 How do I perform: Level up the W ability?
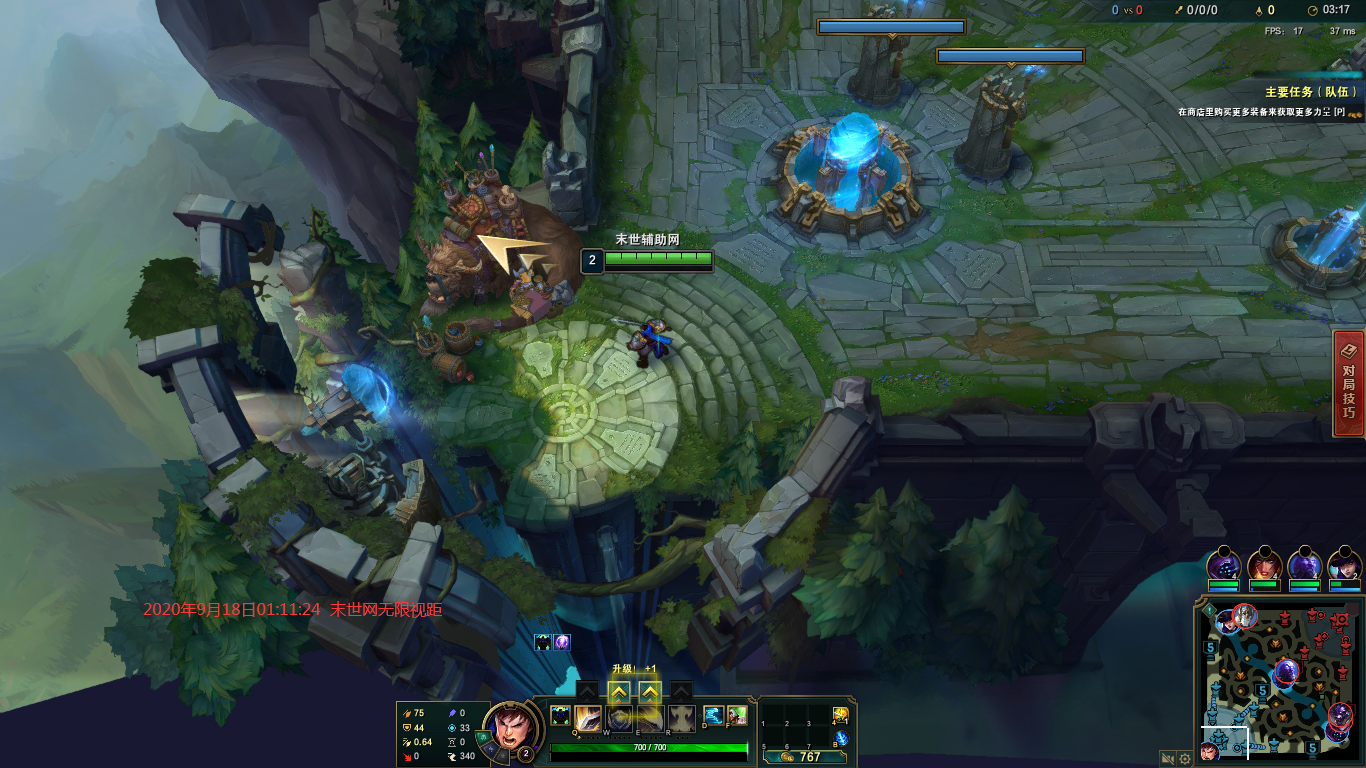point(619,691)
